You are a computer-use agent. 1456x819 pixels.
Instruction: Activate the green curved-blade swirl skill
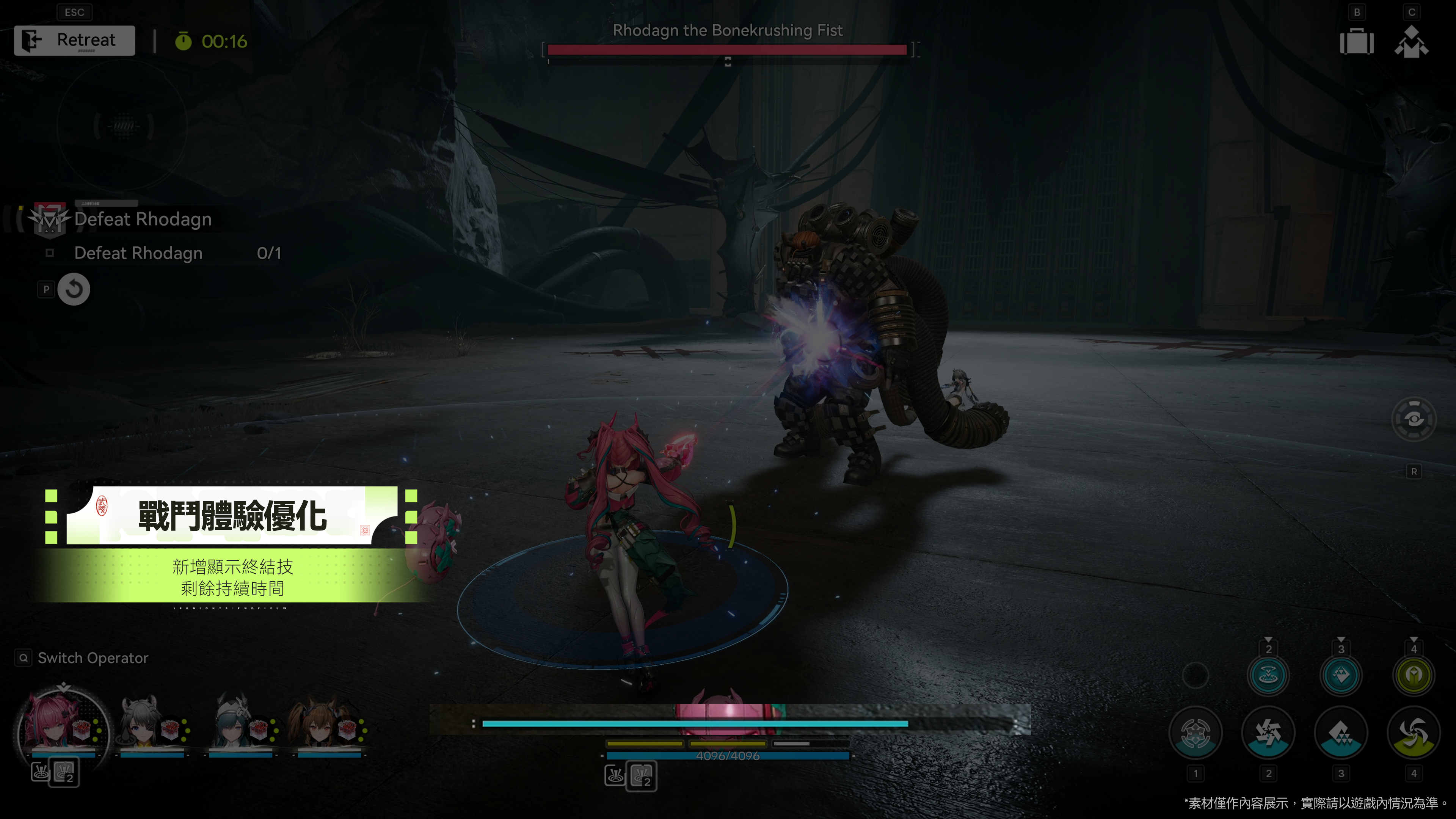1414,733
